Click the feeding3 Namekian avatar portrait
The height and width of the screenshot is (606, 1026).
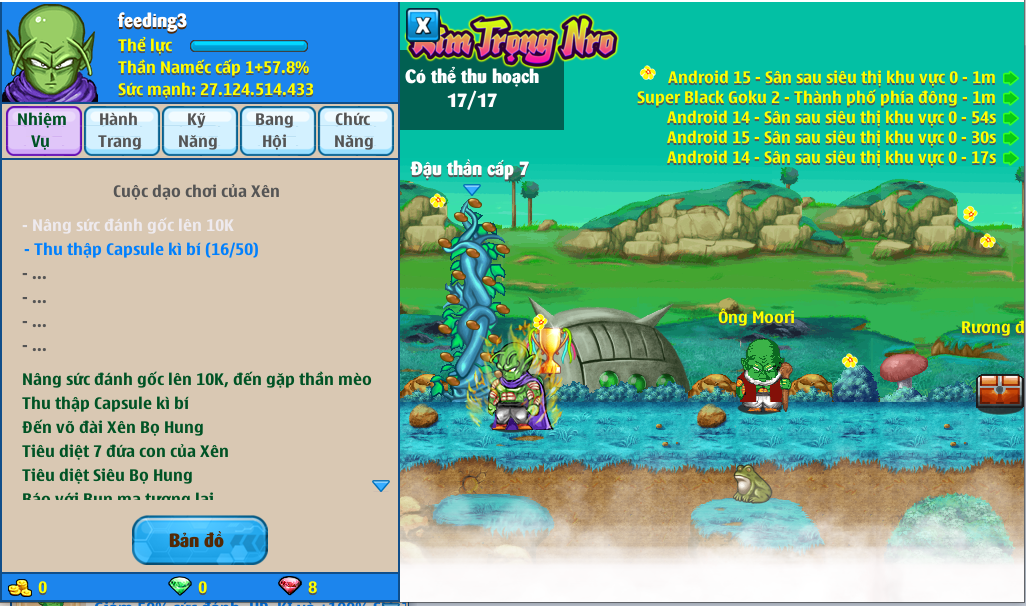pos(51,51)
